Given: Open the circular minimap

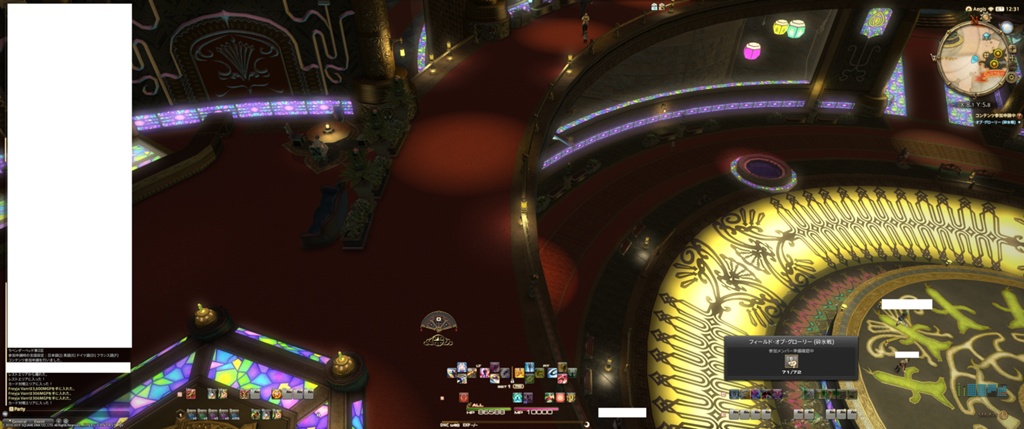Looking at the screenshot, I should click(x=974, y=58).
